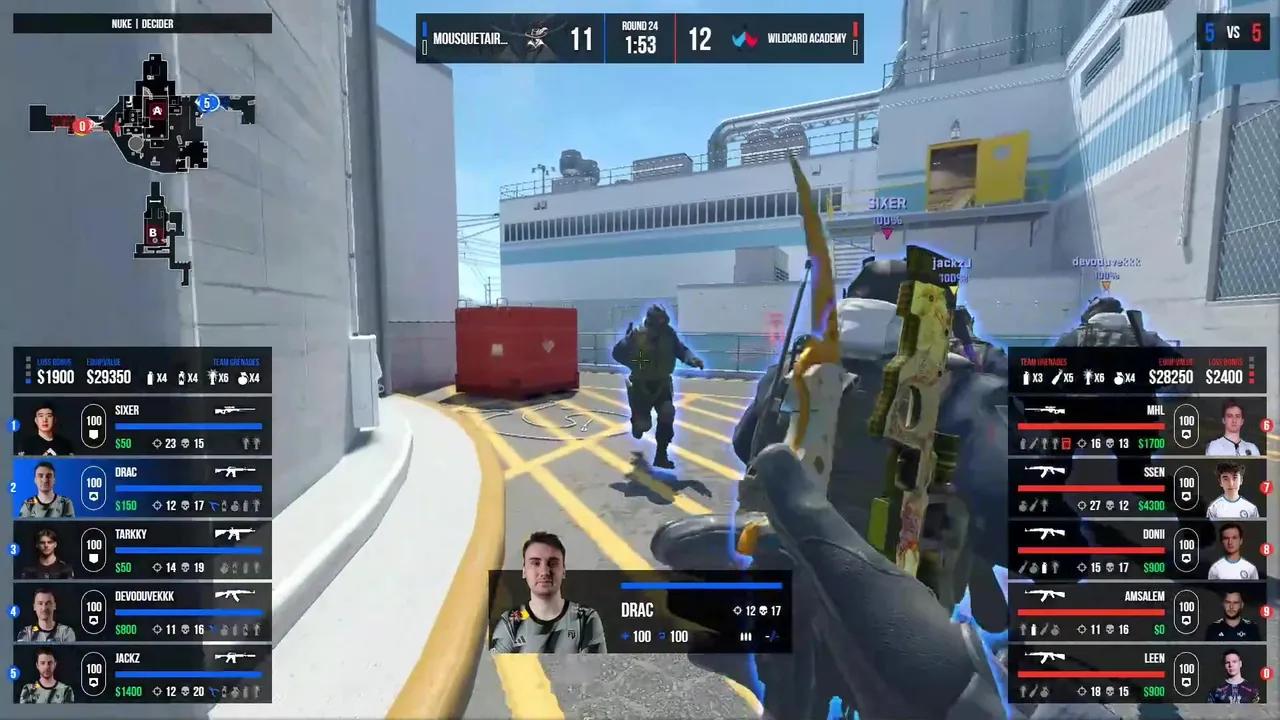Click the B bombsite marker on minimap

pos(154,233)
